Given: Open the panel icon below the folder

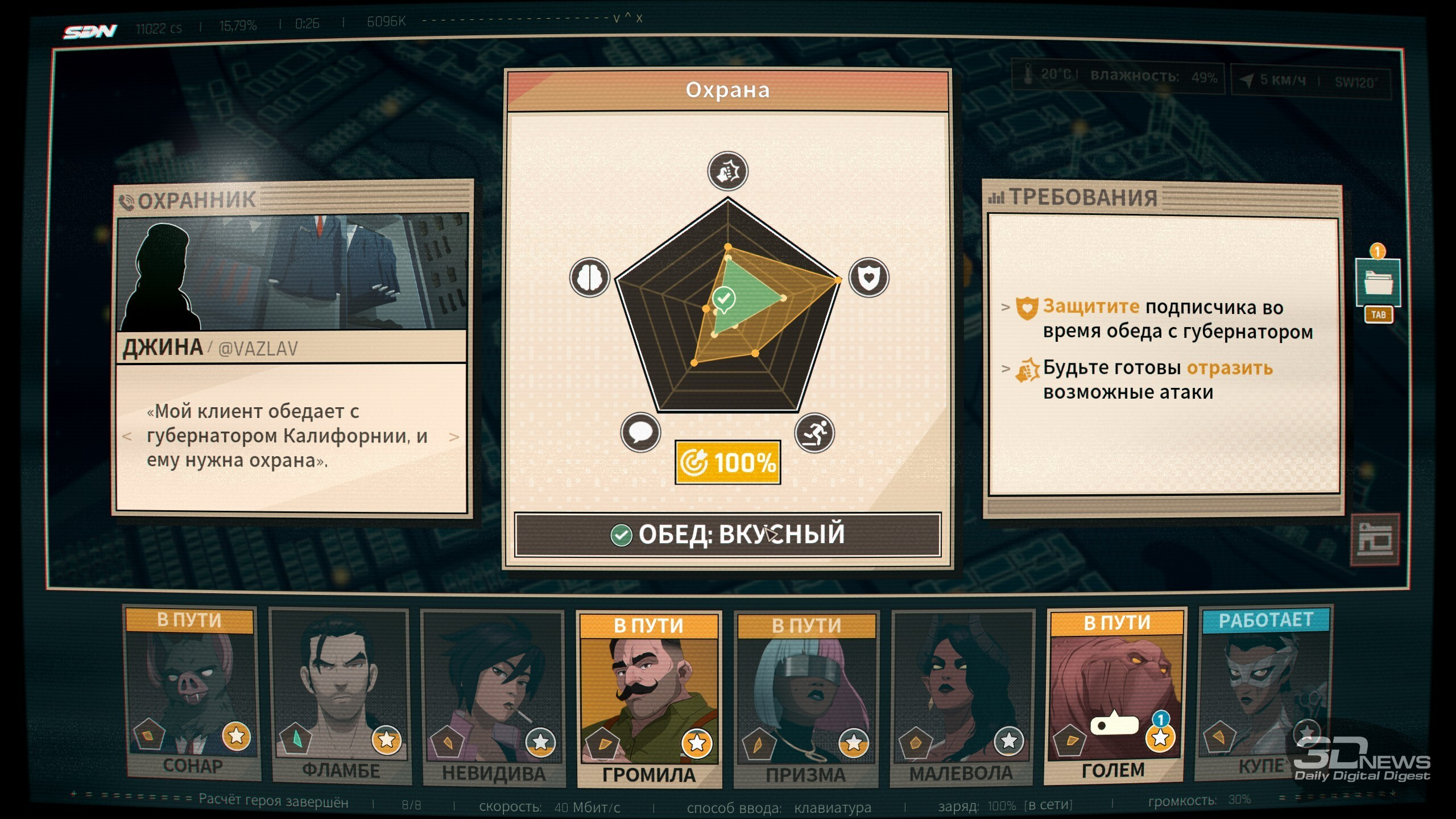Looking at the screenshot, I should click(x=1375, y=539).
